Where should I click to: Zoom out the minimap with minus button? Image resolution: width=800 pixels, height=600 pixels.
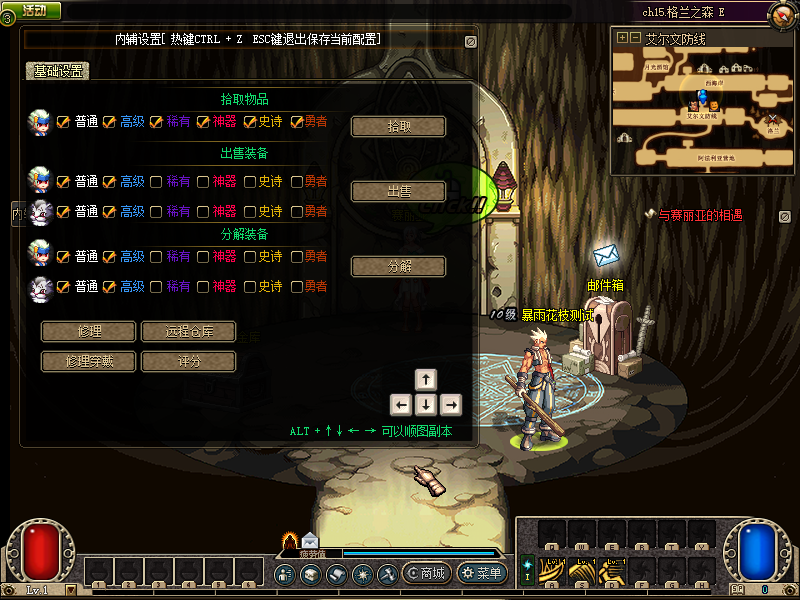[x=635, y=38]
